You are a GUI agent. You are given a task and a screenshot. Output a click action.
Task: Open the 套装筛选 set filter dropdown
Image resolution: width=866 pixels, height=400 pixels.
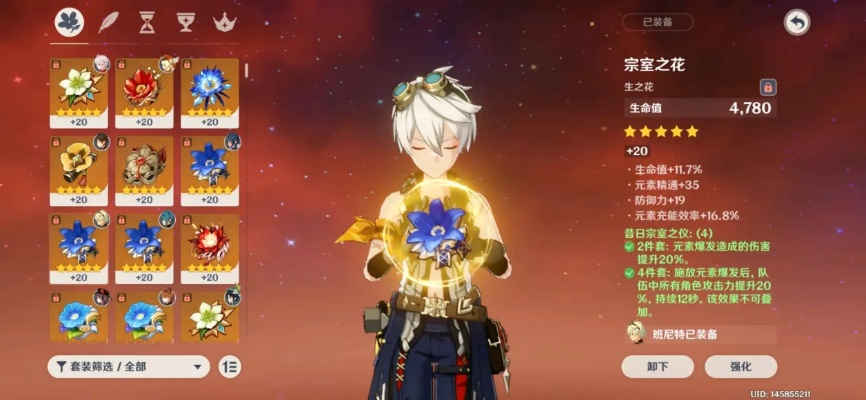click(128, 366)
